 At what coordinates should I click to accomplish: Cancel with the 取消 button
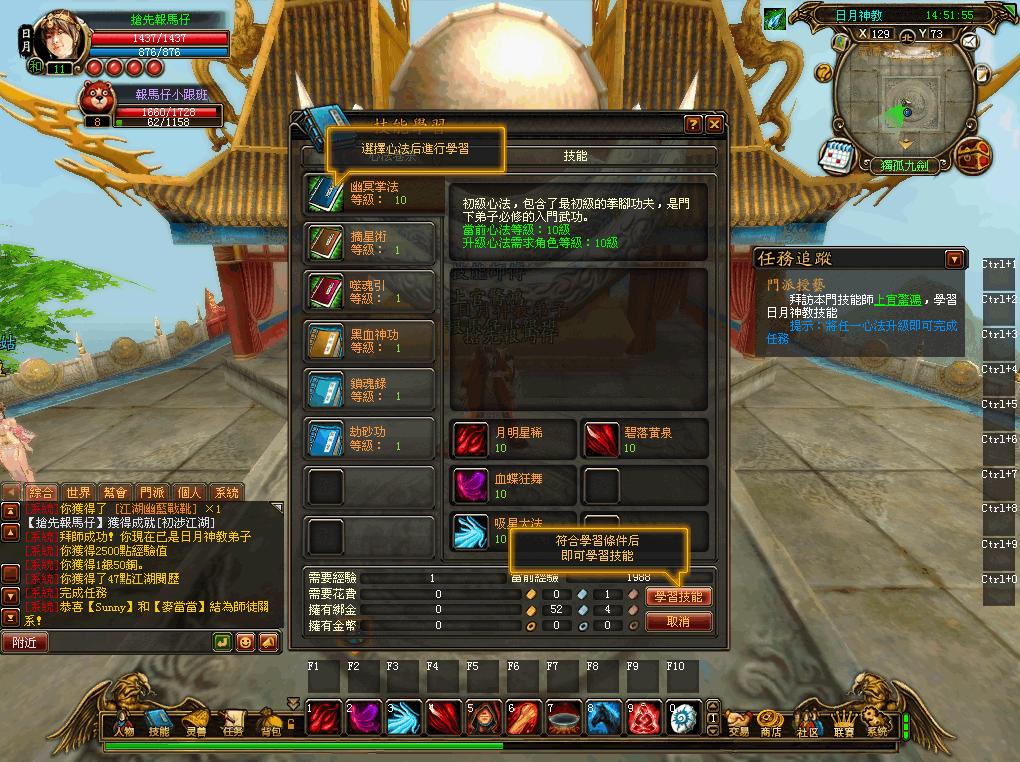coord(679,622)
